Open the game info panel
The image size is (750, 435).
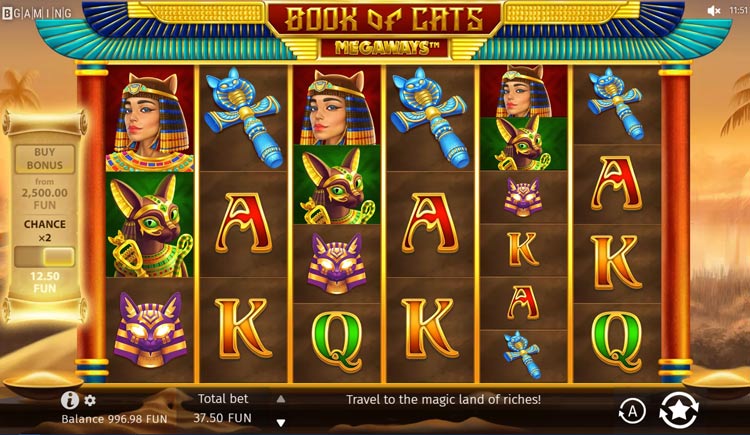point(69,400)
